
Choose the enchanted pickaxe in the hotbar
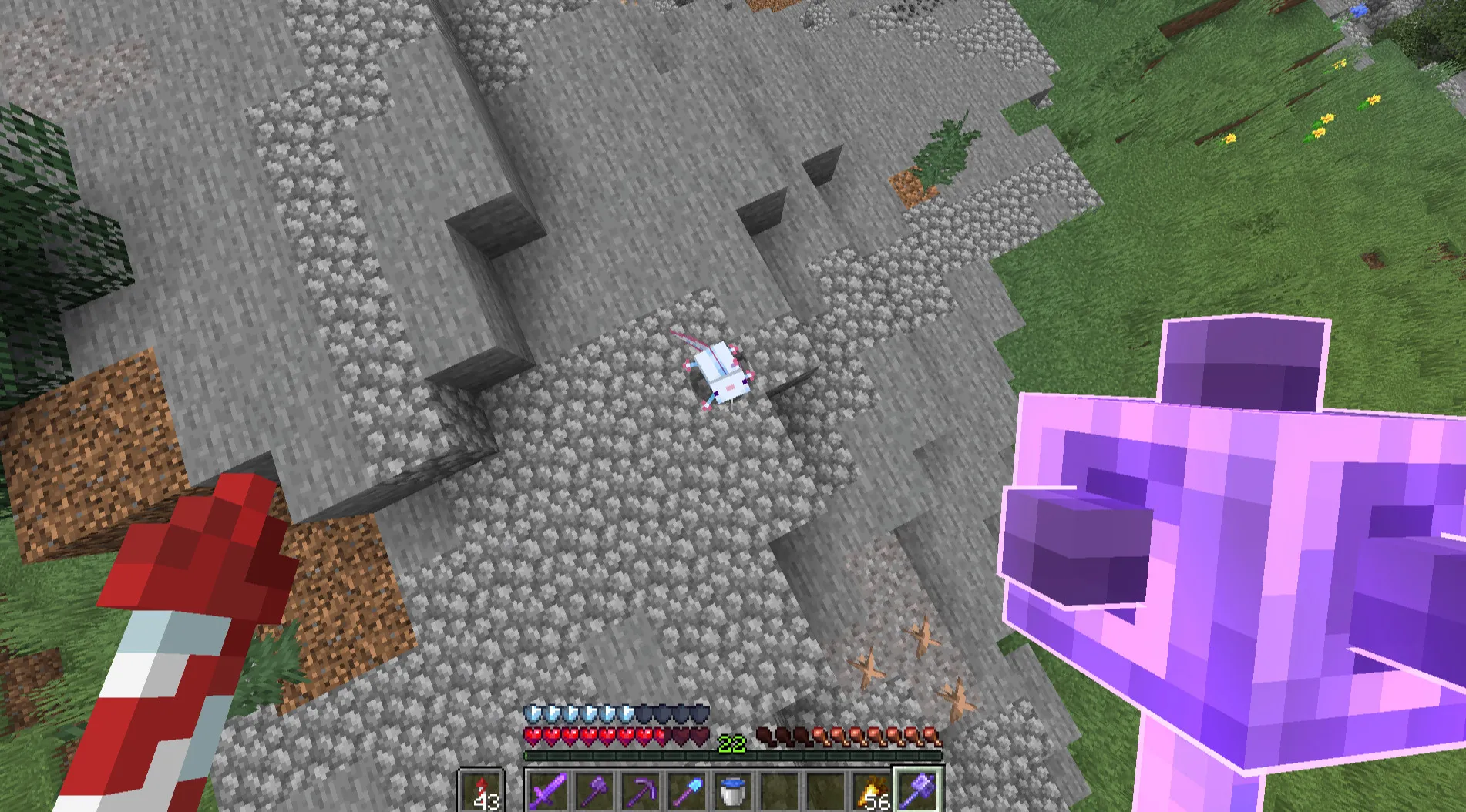(x=641, y=791)
